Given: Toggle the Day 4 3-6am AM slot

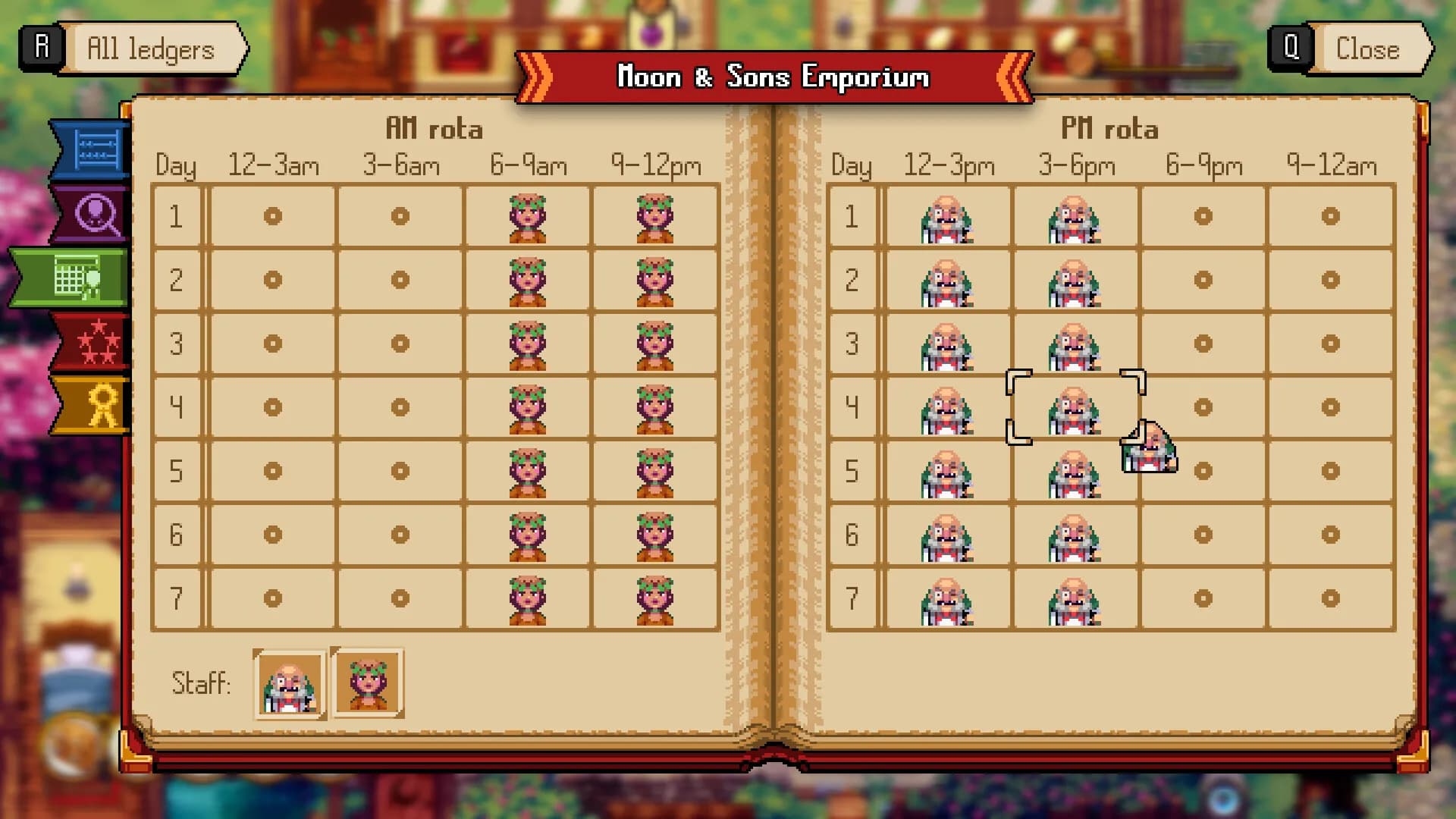Looking at the screenshot, I should click(400, 407).
